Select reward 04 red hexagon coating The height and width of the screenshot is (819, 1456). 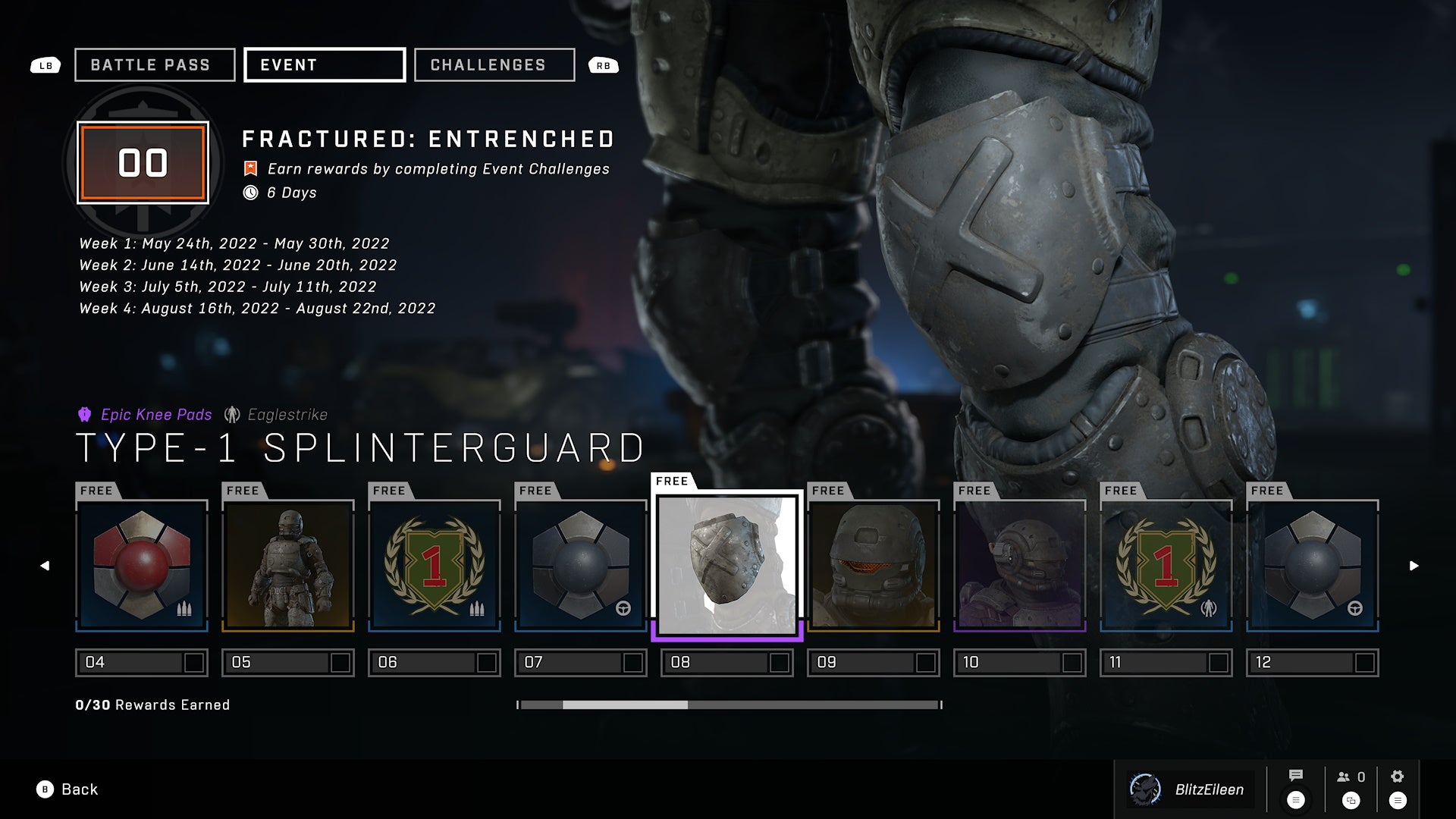click(x=142, y=565)
